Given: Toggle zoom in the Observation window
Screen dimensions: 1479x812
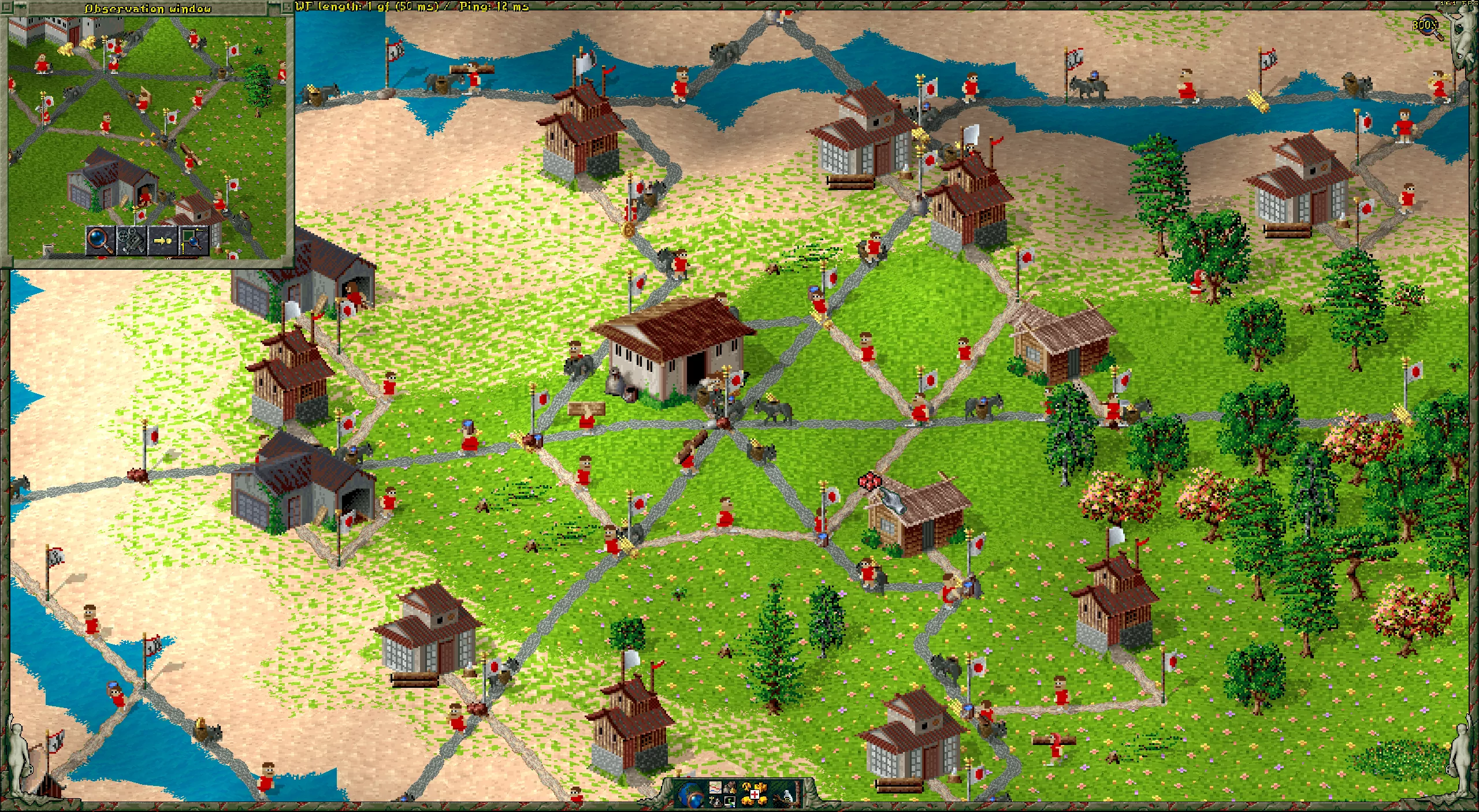Looking at the screenshot, I should coord(99,240).
